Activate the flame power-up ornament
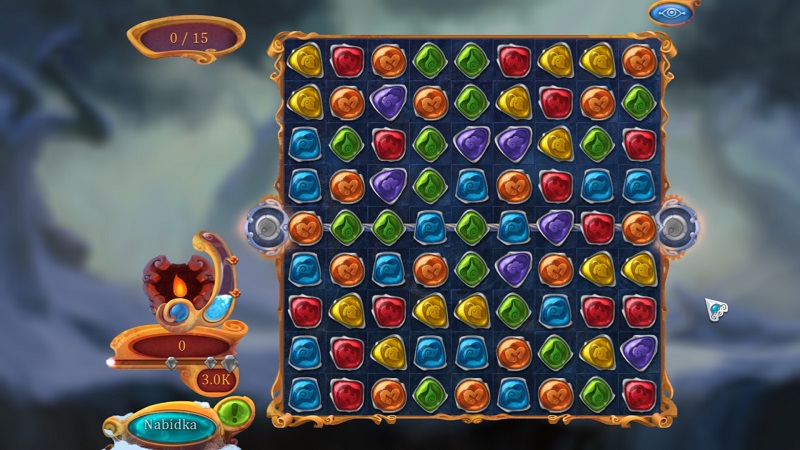800x450 pixels. (x=179, y=287)
